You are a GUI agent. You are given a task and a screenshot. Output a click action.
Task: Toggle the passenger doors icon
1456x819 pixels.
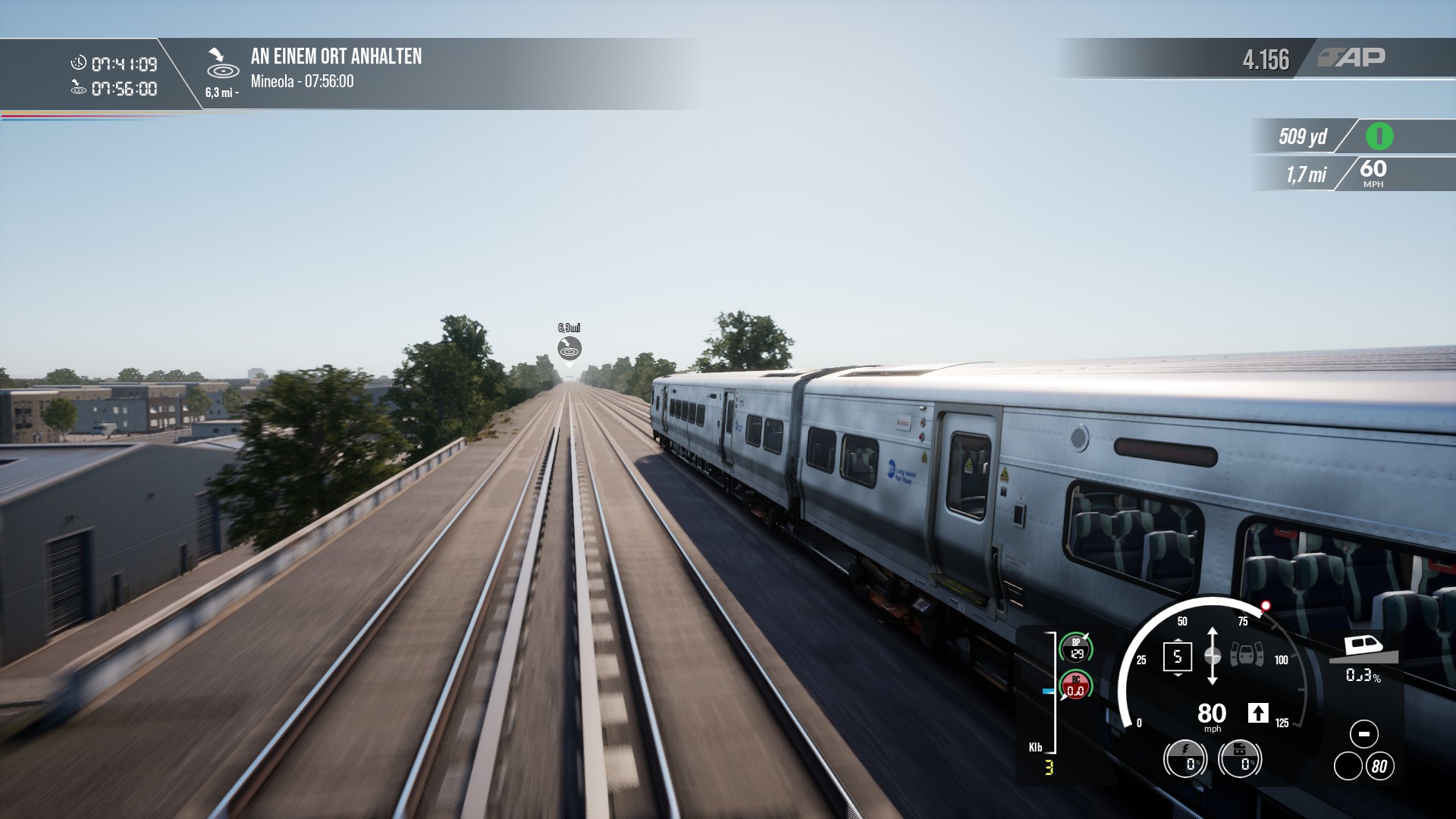pos(1247,654)
